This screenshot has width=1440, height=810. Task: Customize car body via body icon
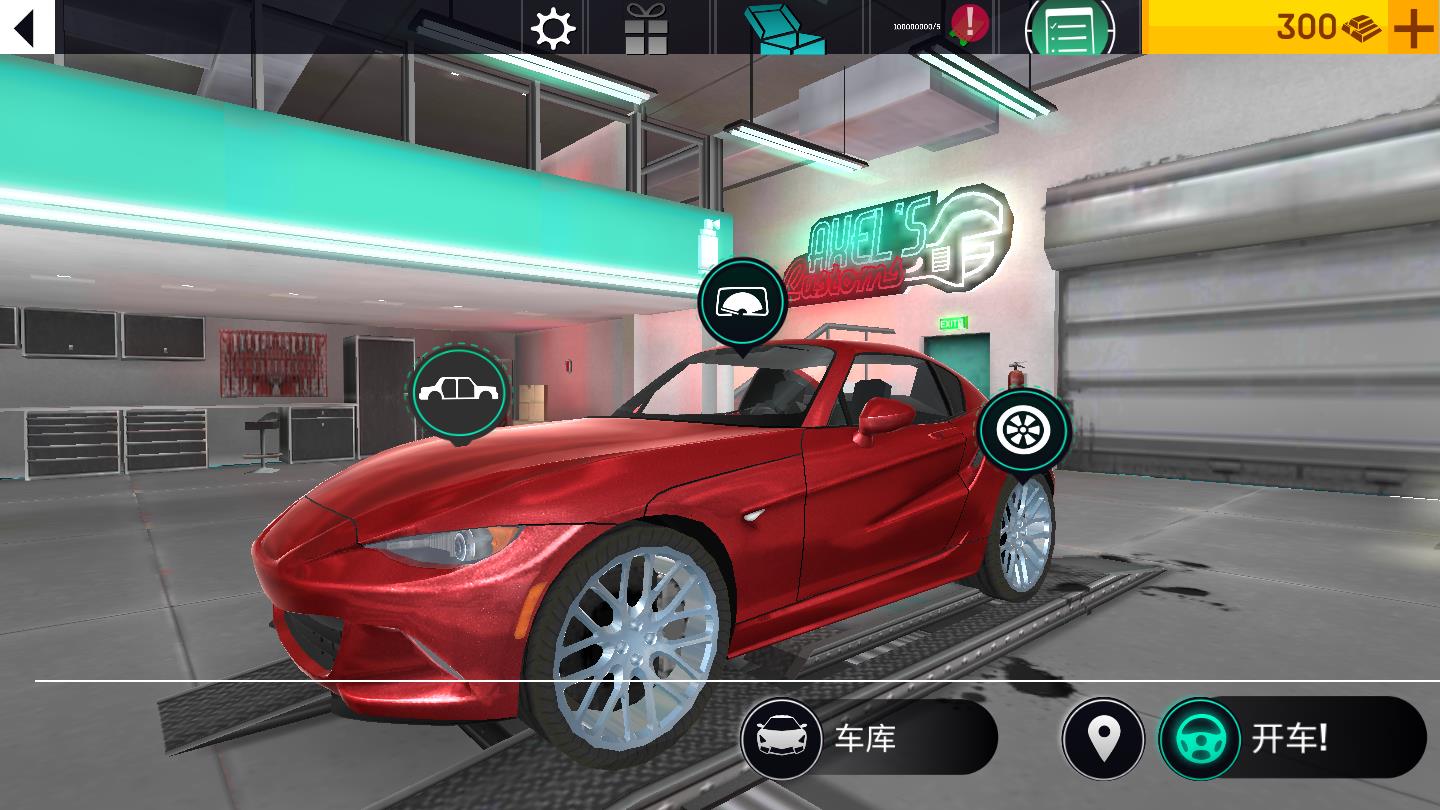tap(459, 391)
